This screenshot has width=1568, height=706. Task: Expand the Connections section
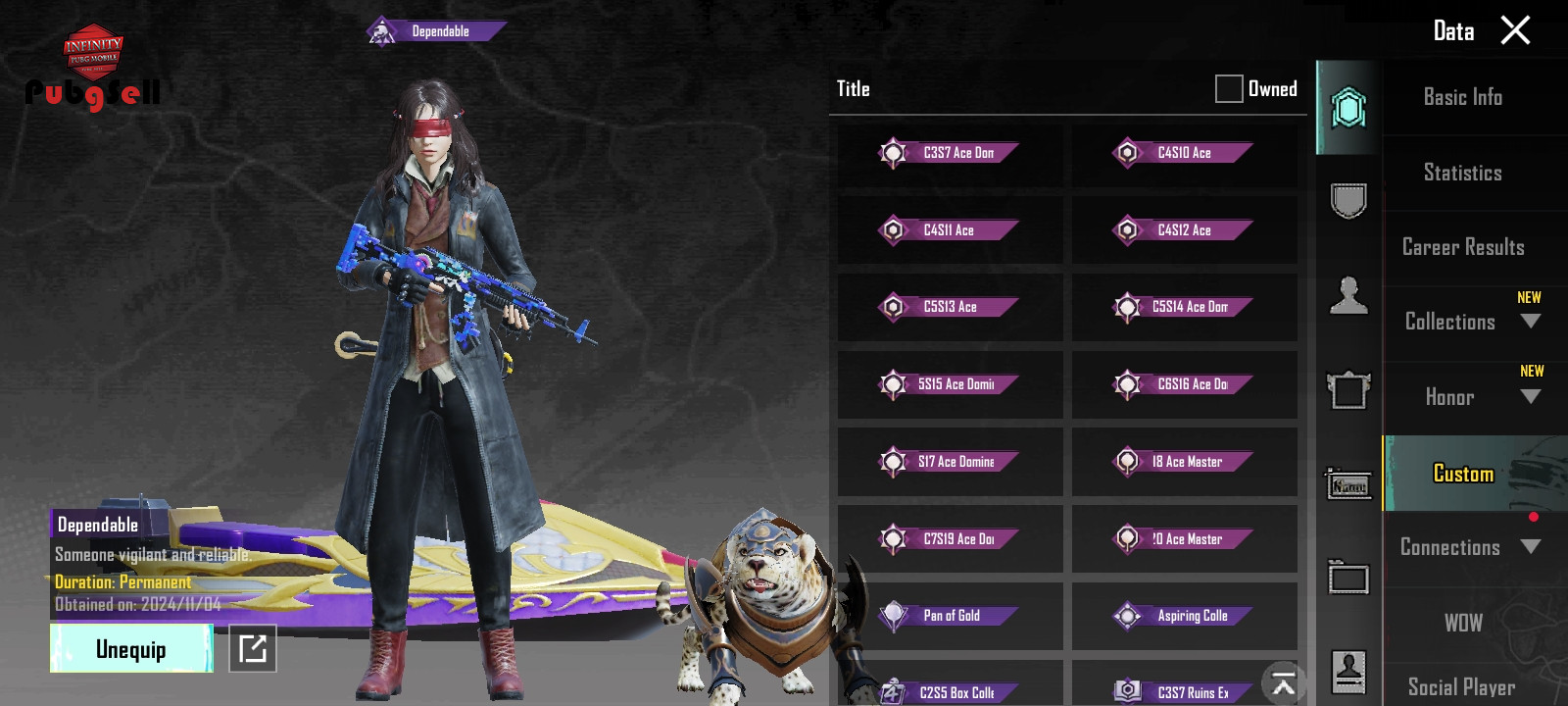tap(1530, 547)
